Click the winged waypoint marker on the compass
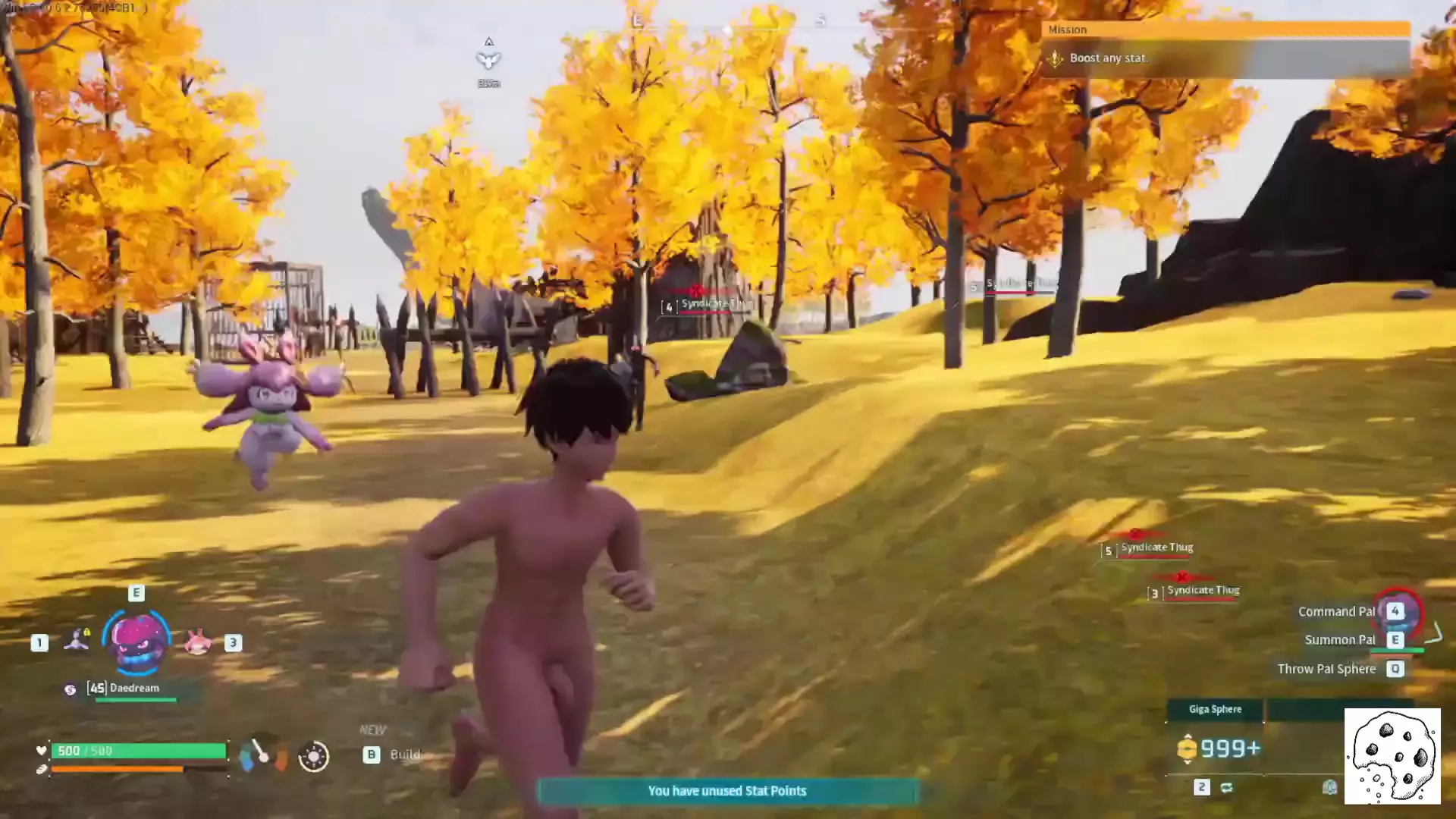The width and height of the screenshot is (1456, 819). [488, 59]
